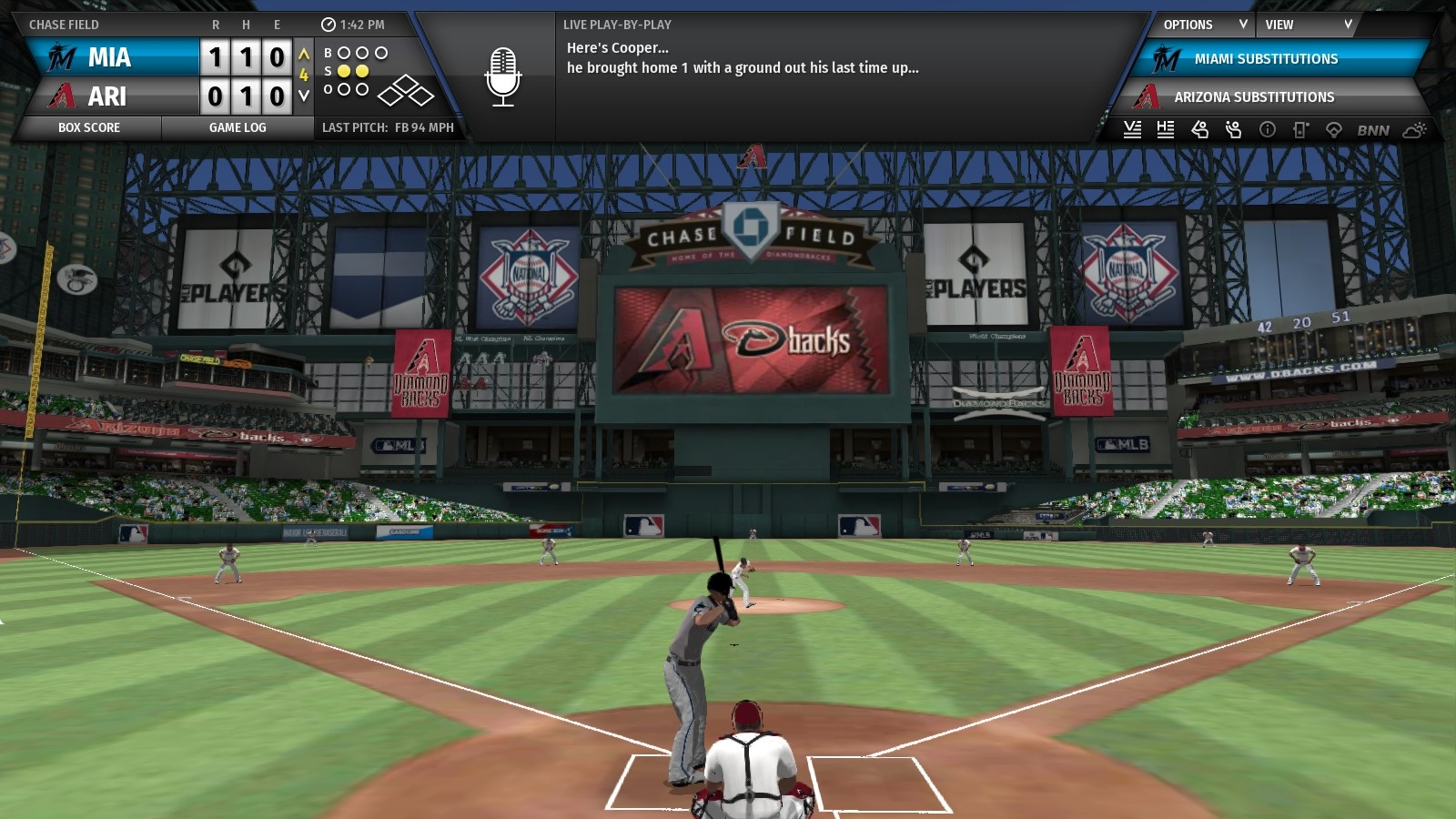Image resolution: width=1456 pixels, height=819 pixels.
Task: Click the LAST PITCH FB 94 MPH display
Action: [391, 127]
